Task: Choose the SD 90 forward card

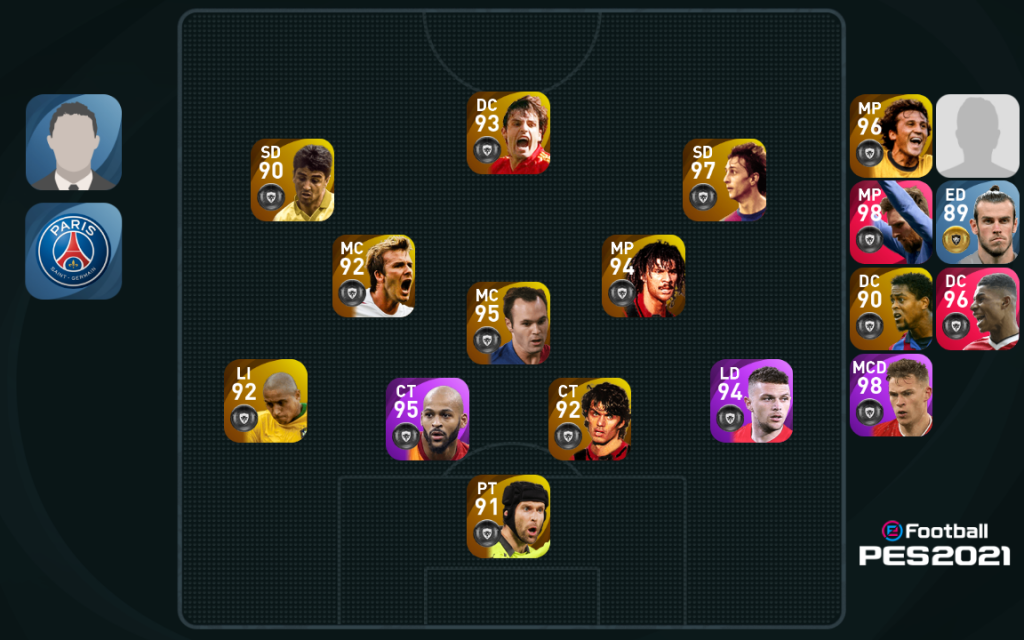Action: point(292,180)
